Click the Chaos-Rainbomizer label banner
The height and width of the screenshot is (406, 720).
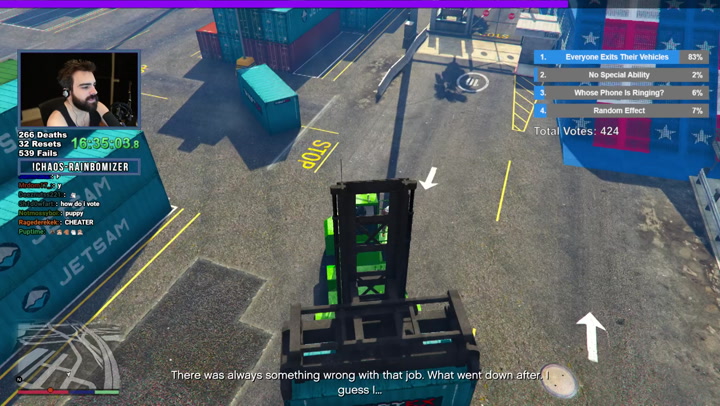tap(79, 166)
